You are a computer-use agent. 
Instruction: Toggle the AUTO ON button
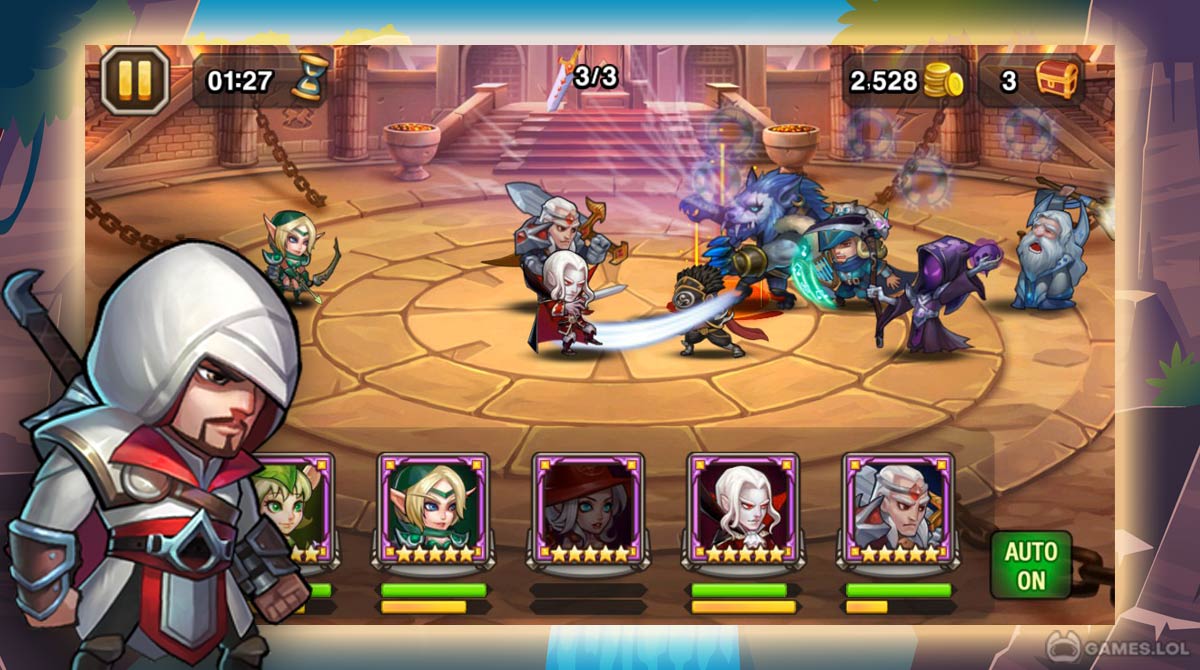tap(1031, 565)
